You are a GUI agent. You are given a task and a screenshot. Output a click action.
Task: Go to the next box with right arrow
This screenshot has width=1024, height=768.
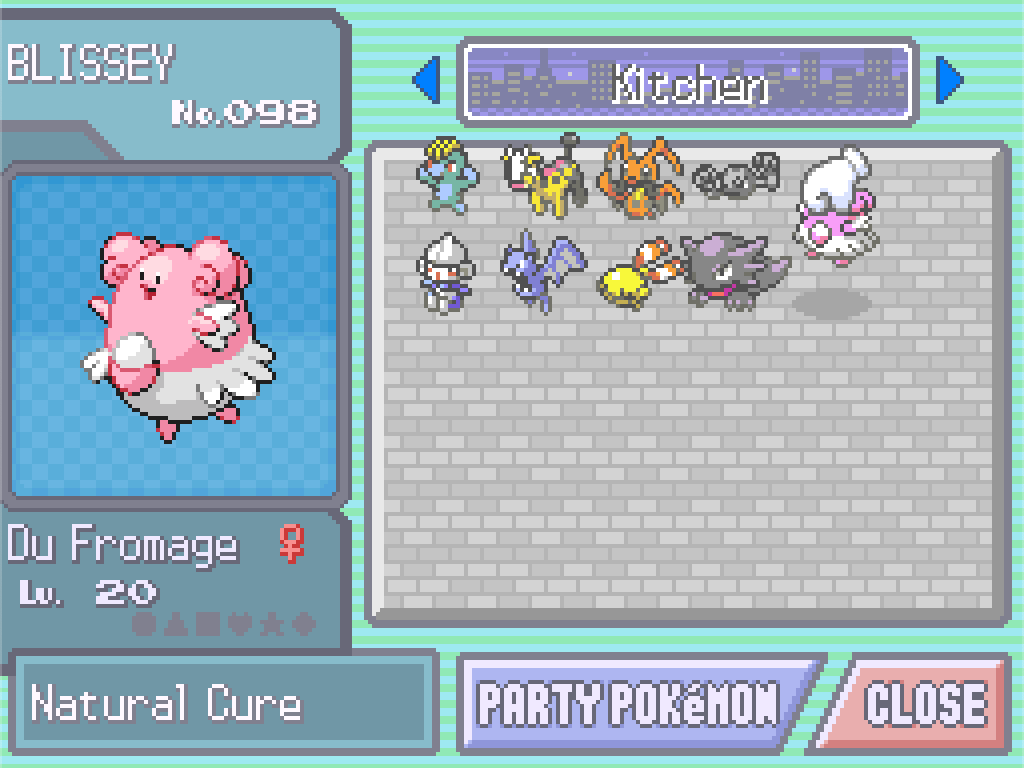click(x=949, y=81)
